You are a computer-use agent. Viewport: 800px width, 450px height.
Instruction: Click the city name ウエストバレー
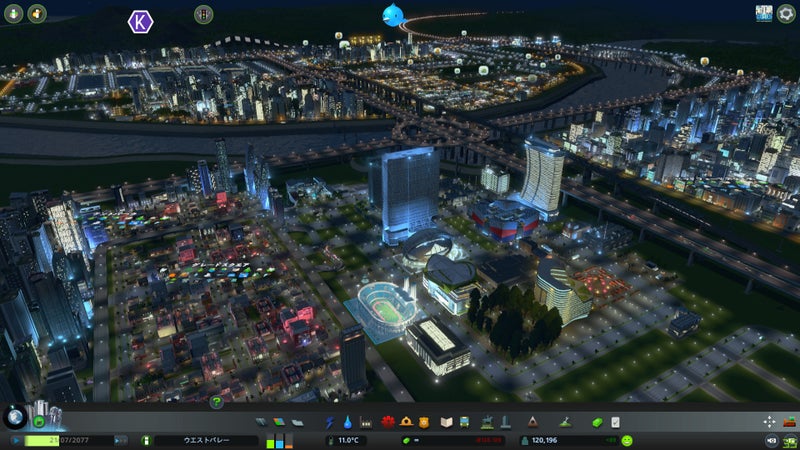coord(207,440)
